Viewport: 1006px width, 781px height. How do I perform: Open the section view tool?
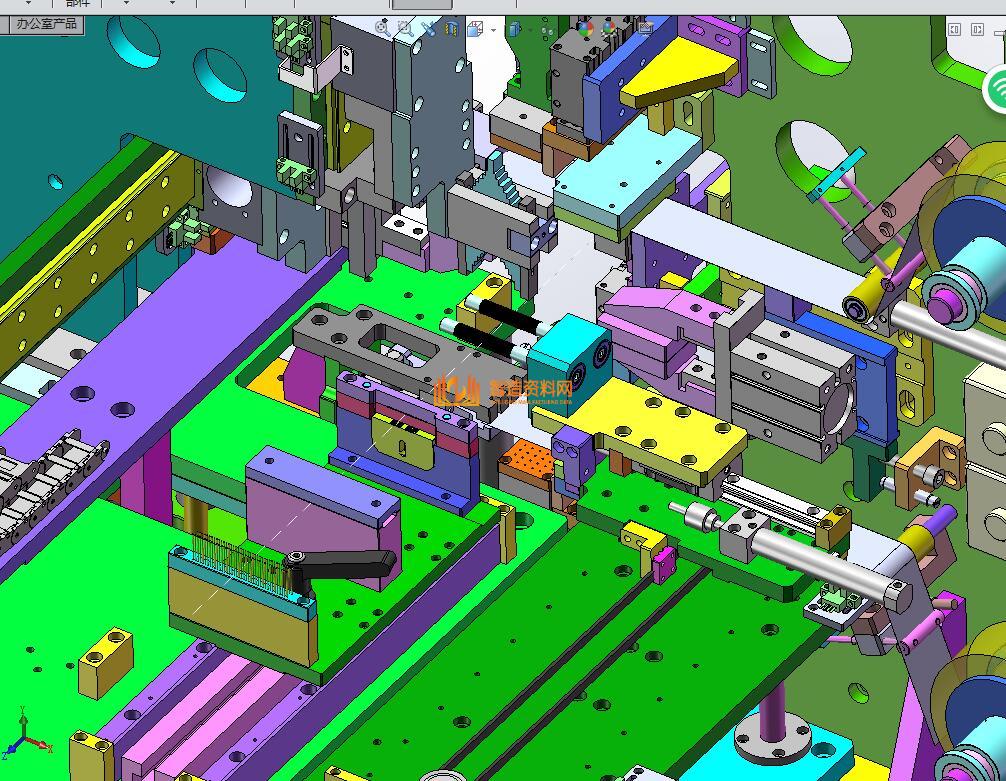tap(452, 29)
